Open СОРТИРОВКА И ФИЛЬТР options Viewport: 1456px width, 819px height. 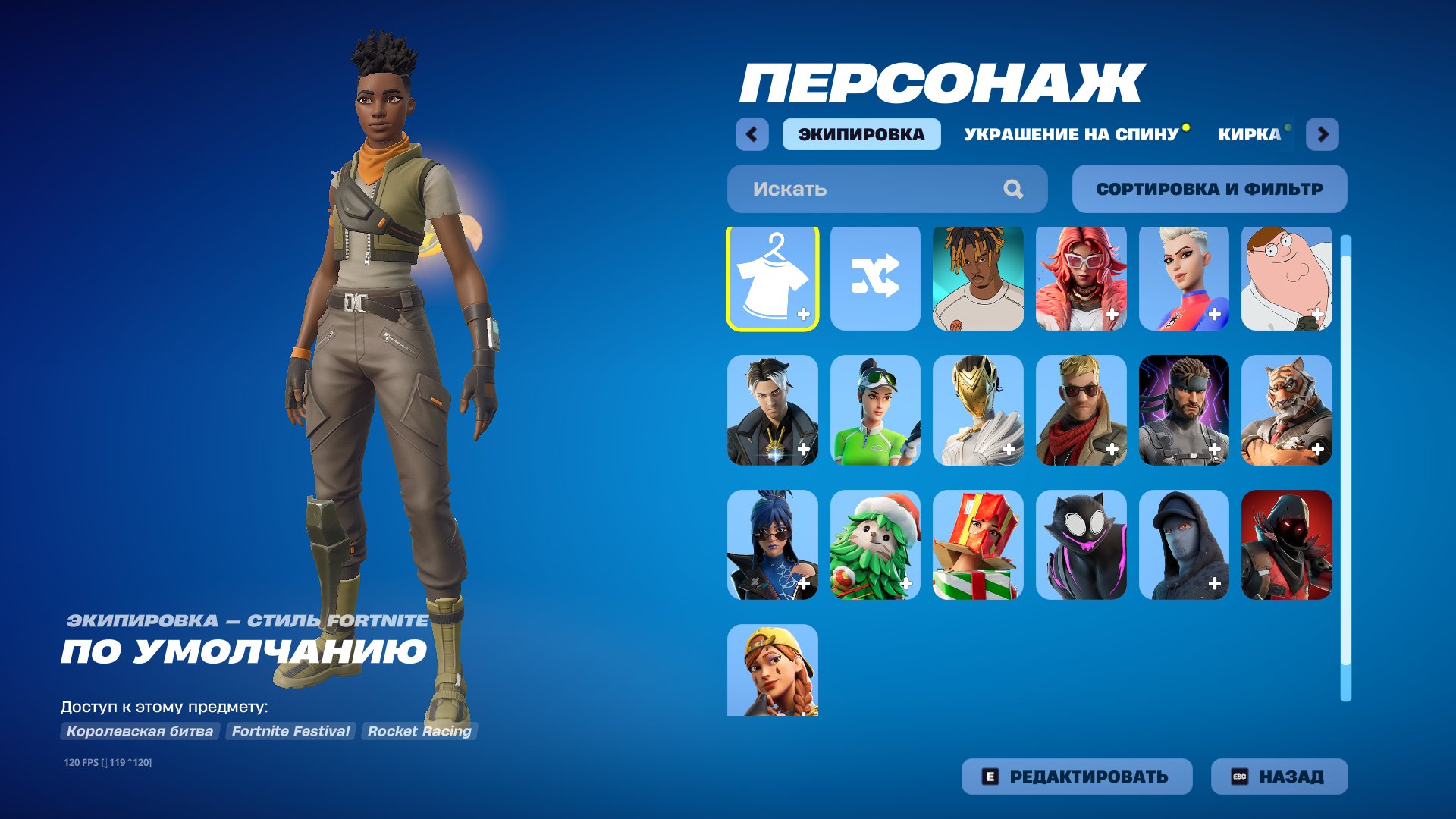pyautogui.click(x=1209, y=189)
